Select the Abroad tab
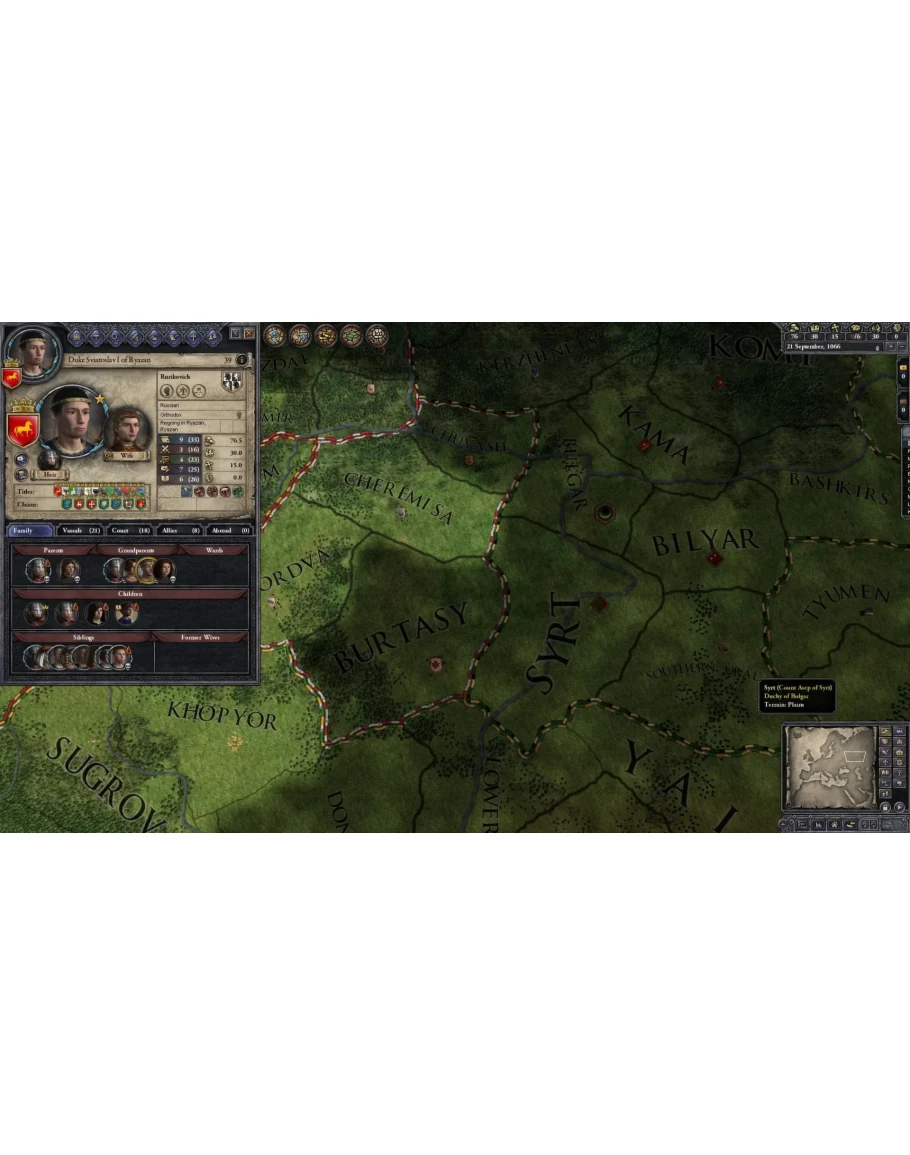The width and height of the screenshot is (910, 1155). coord(229,530)
